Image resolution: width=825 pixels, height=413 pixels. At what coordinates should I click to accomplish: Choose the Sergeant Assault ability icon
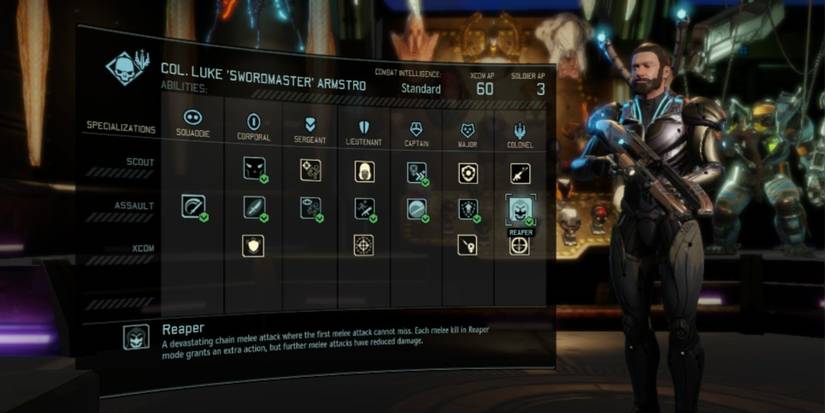click(310, 208)
